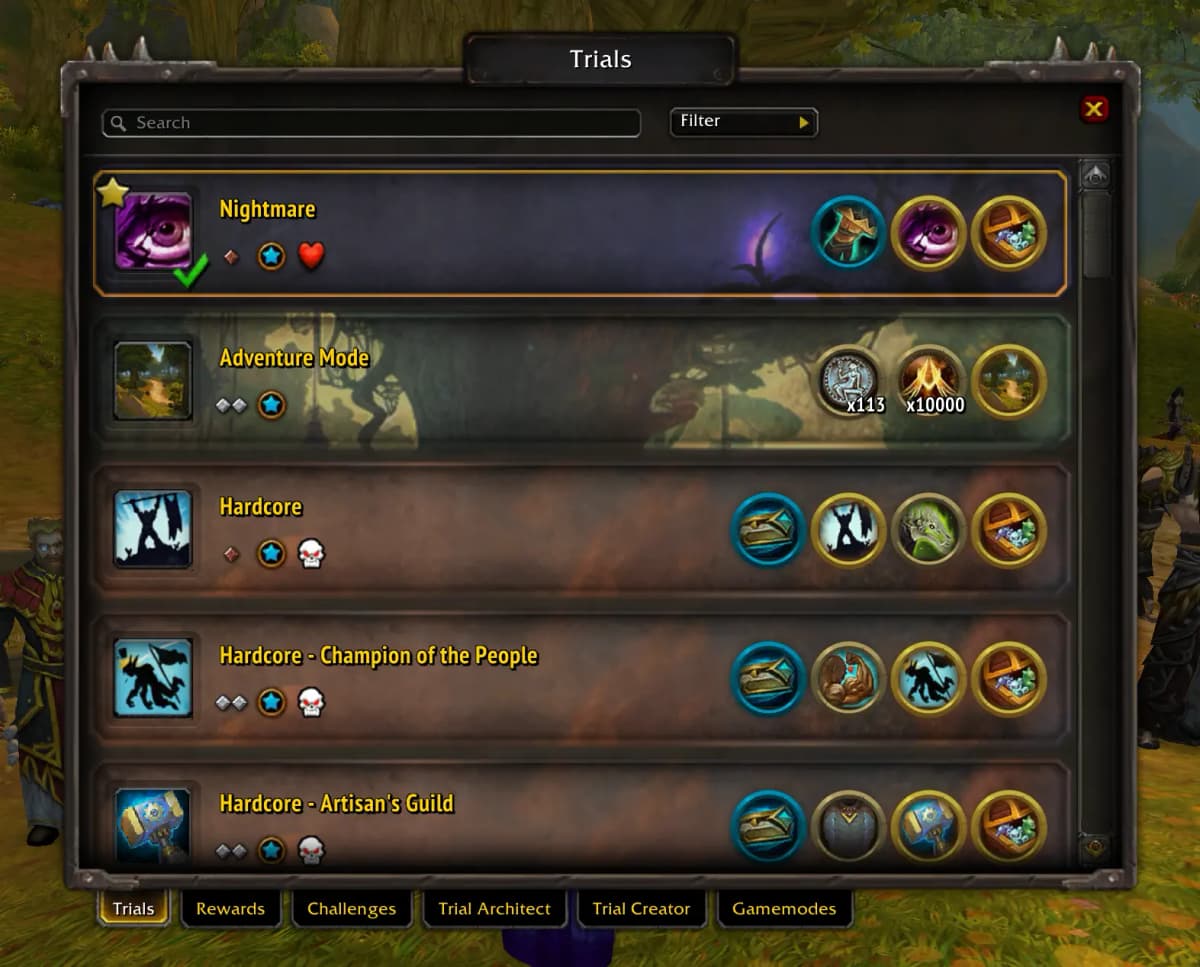Click the green dragon reward icon
This screenshot has height=967, width=1200.
tap(929, 529)
